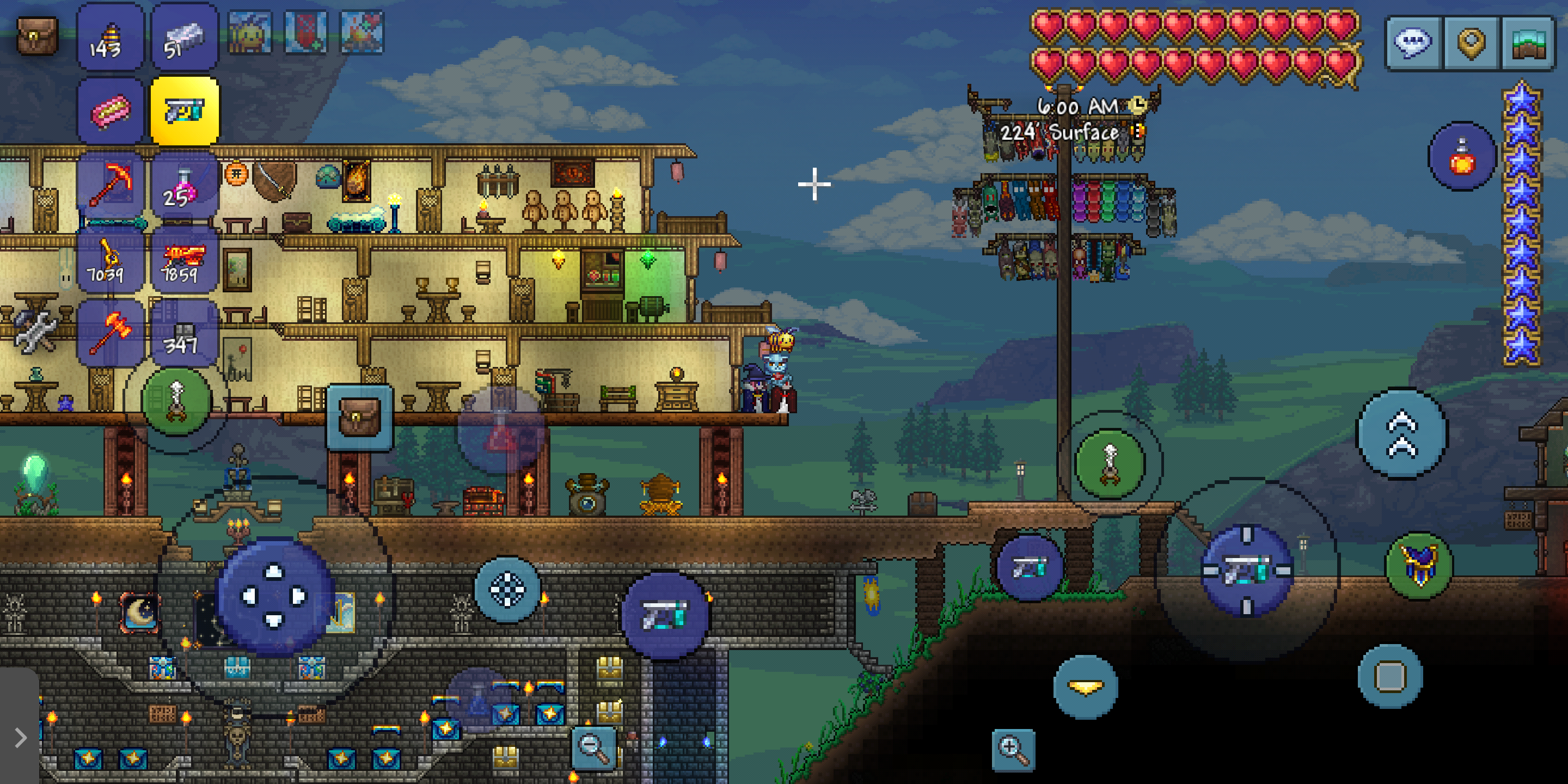Activate the blue and gold wings button
The height and width of the screenshot is (784, 1568).
(x=1419, y=566)
